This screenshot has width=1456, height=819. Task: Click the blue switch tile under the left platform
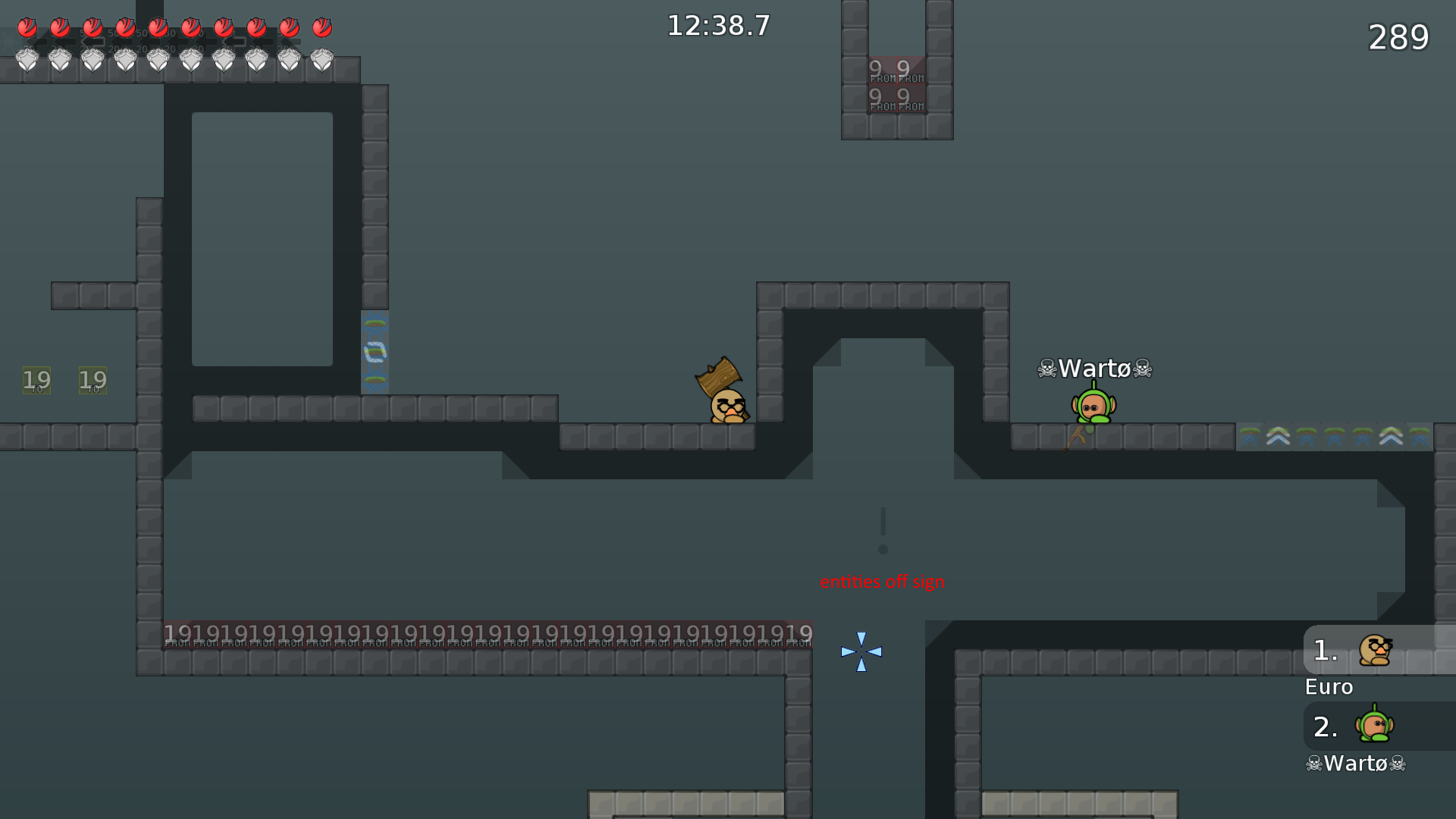click(375, 352)
